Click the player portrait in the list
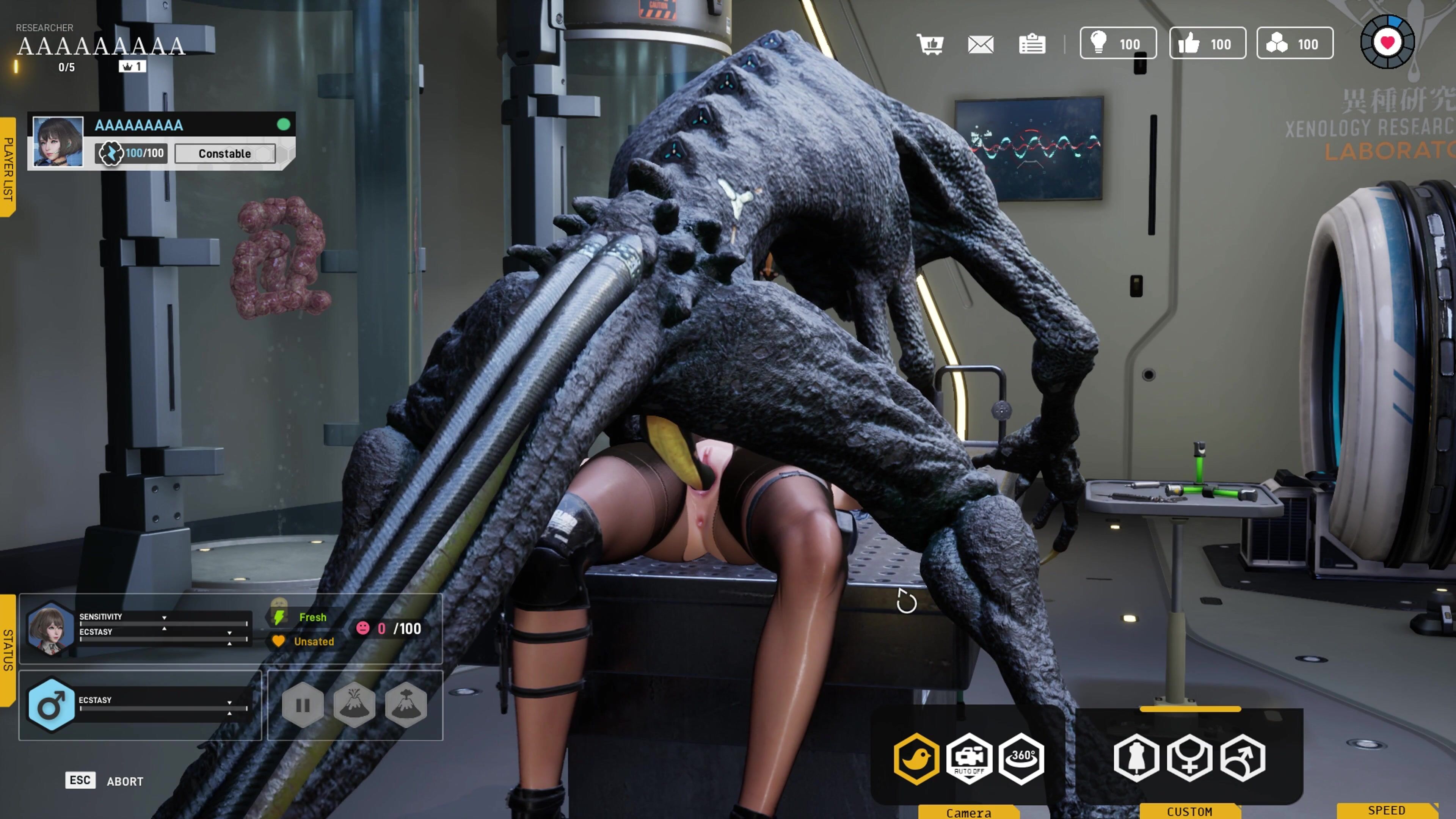Screen dimensions: 1456x819 pos(58,141)
